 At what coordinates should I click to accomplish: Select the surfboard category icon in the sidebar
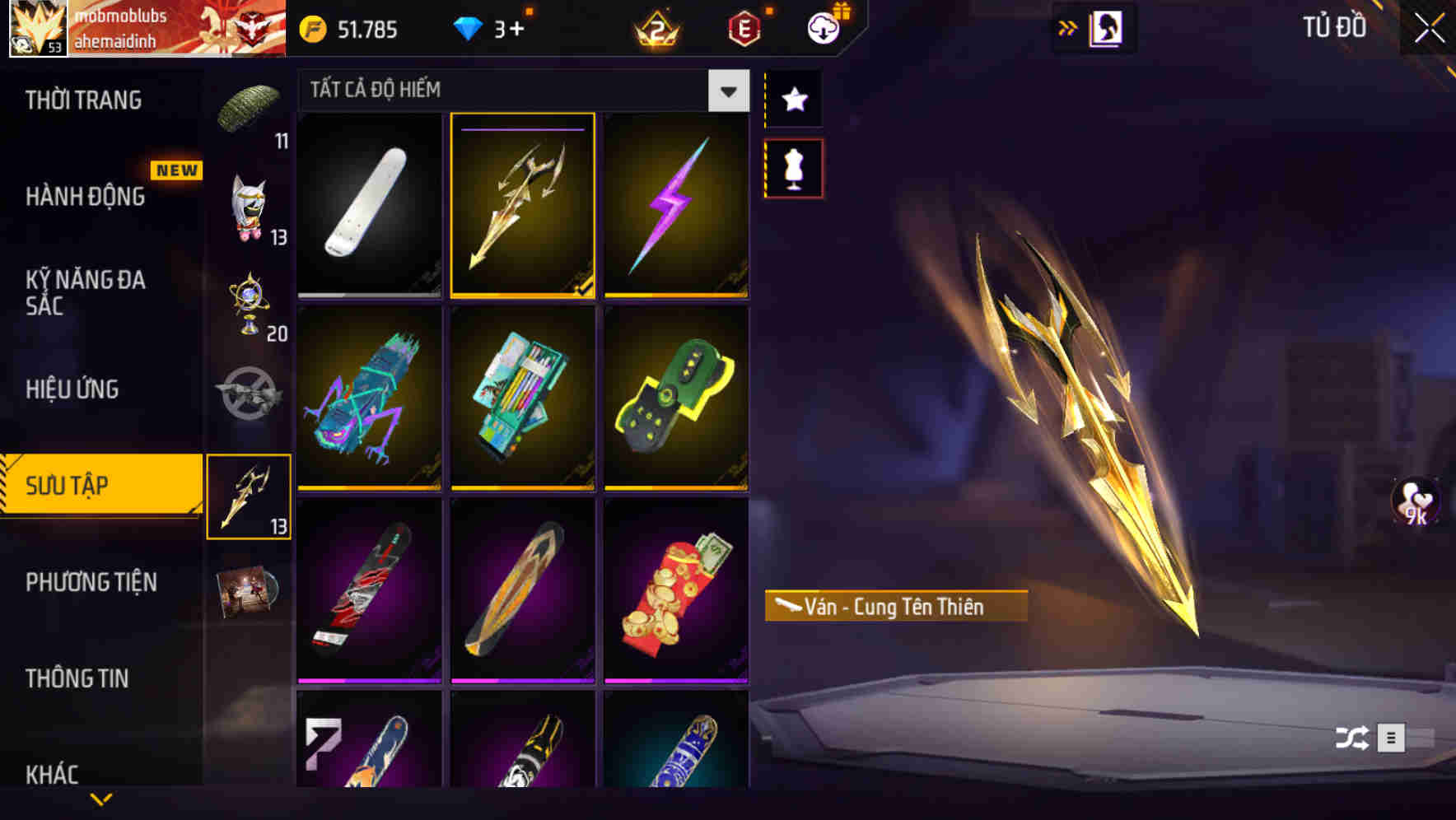(250, 494)
